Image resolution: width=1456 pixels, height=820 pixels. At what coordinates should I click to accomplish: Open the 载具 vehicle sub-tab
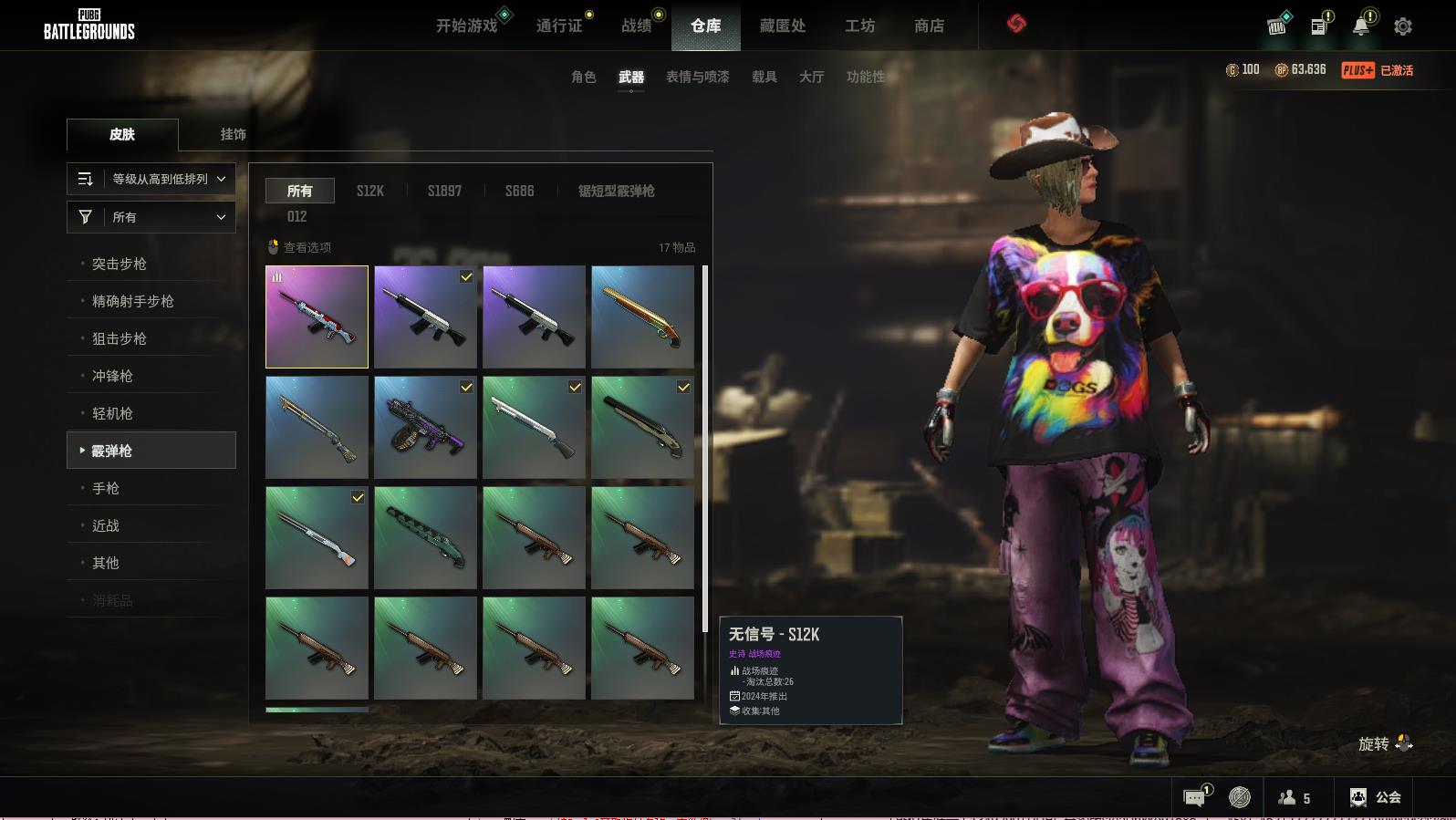tap(764, 77)
